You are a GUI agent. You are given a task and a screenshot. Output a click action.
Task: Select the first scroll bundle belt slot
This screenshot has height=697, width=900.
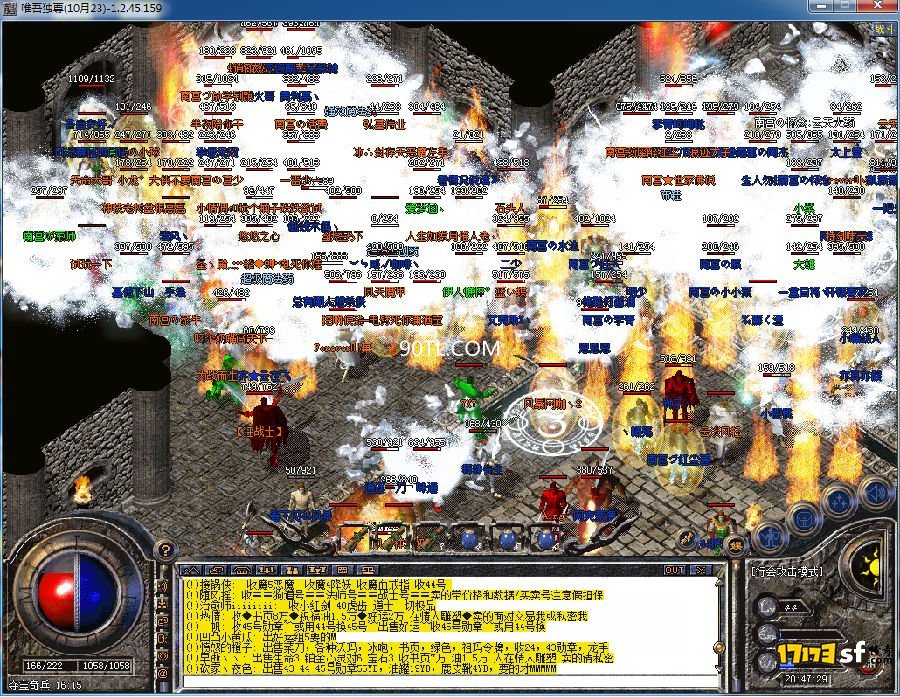coord(357,539)
